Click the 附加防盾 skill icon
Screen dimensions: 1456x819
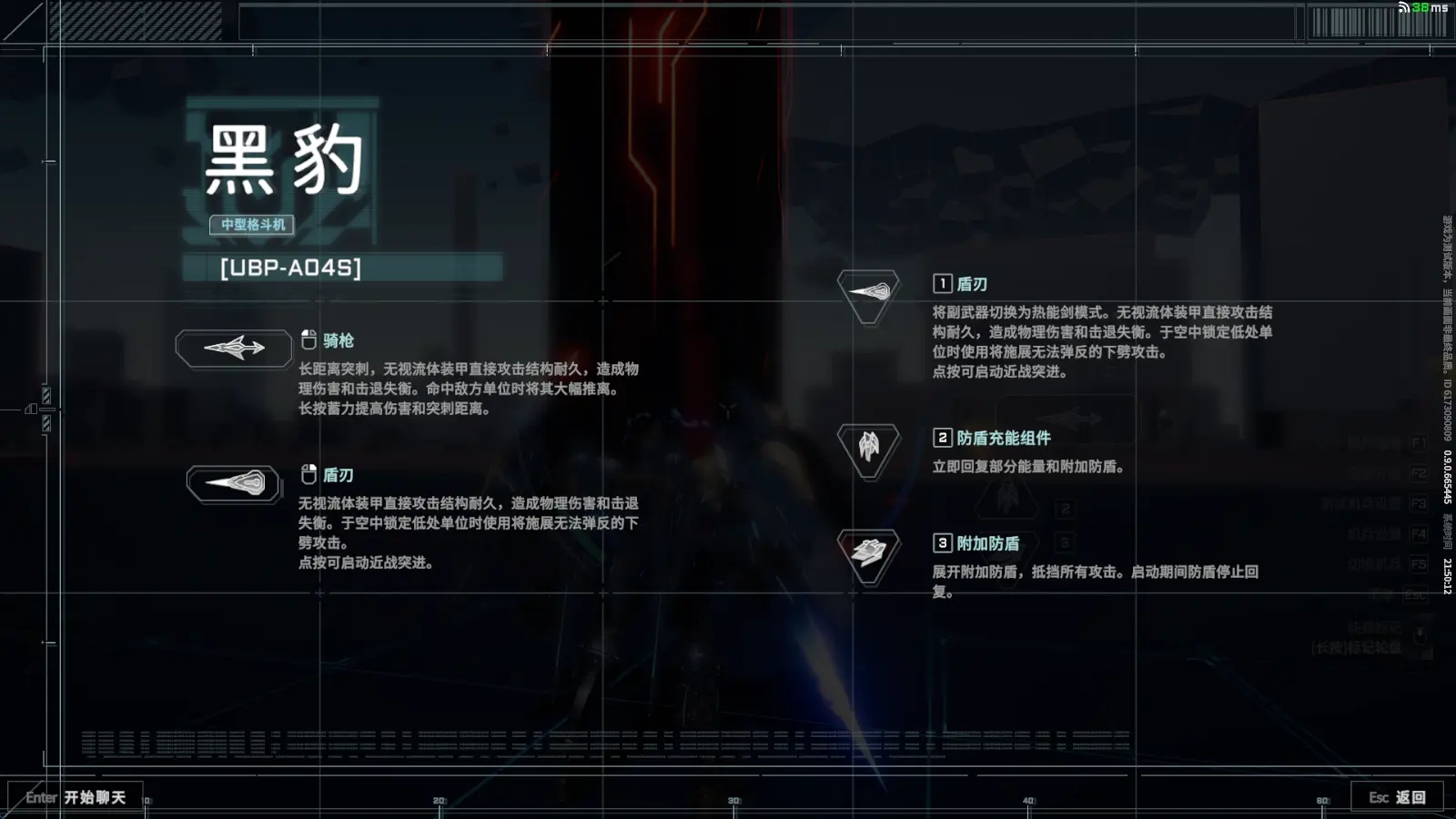point(868,553)
